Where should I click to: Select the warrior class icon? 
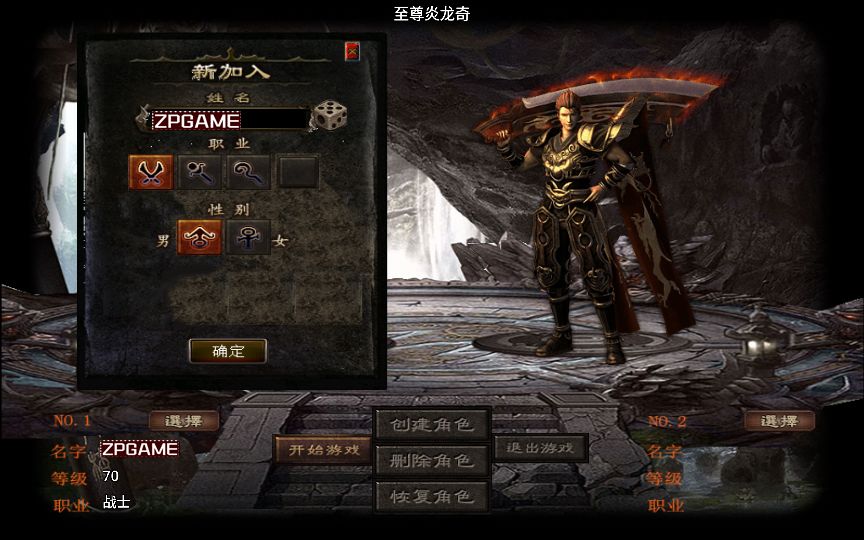pos(151,172)
